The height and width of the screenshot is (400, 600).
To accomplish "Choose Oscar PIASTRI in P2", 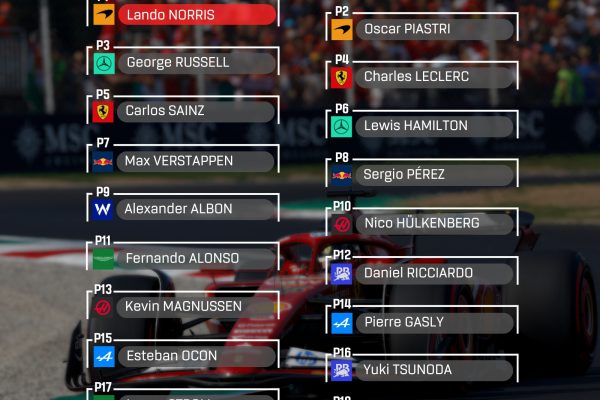I will (x=422, y=29).
